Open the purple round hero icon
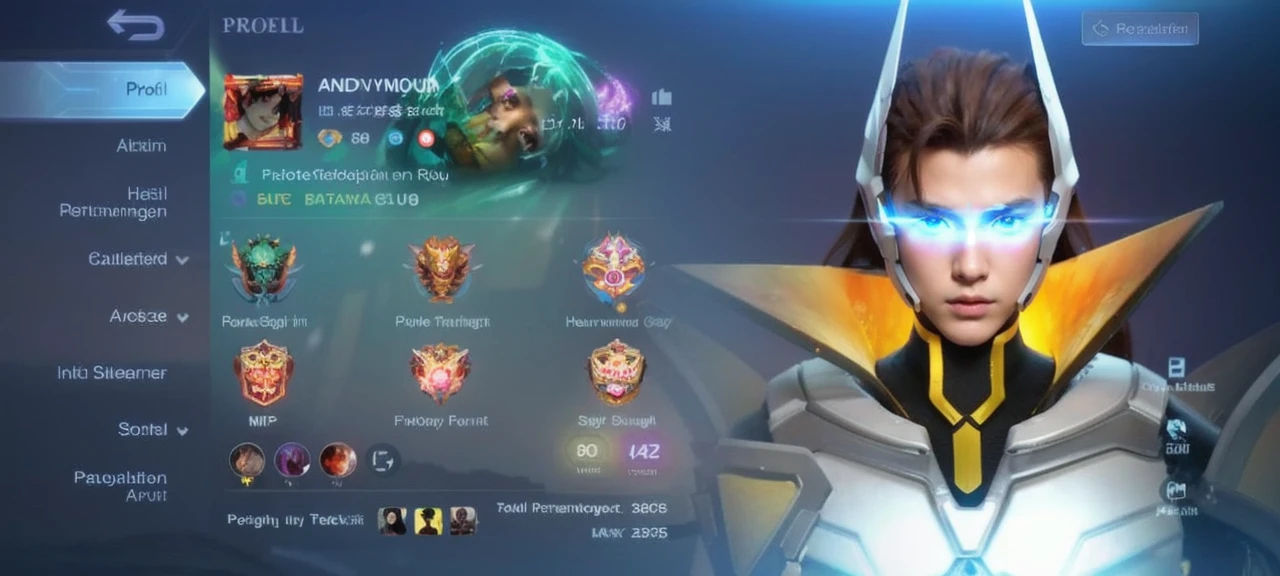 click(292, 460)
